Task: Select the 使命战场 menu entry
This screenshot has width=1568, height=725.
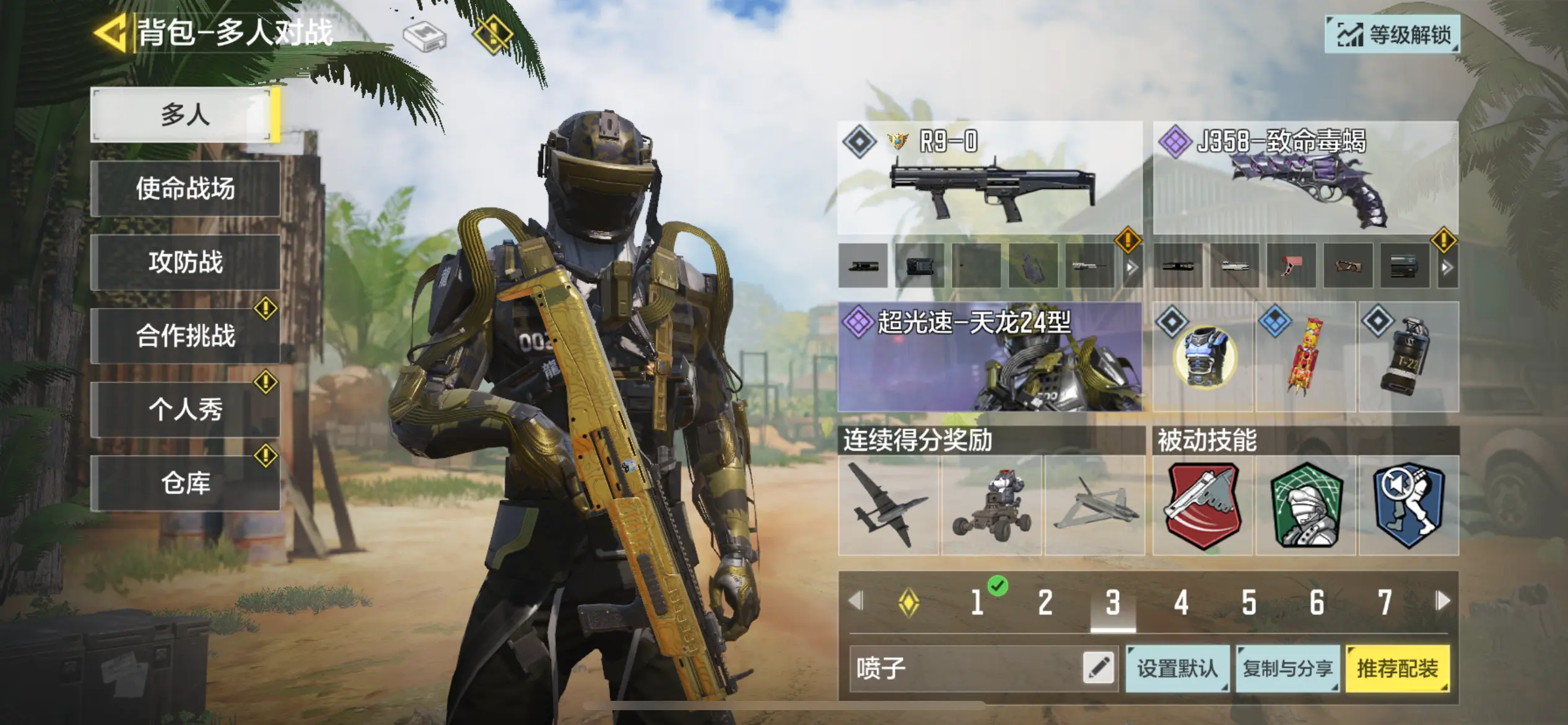Action: [x=185, y=188]
